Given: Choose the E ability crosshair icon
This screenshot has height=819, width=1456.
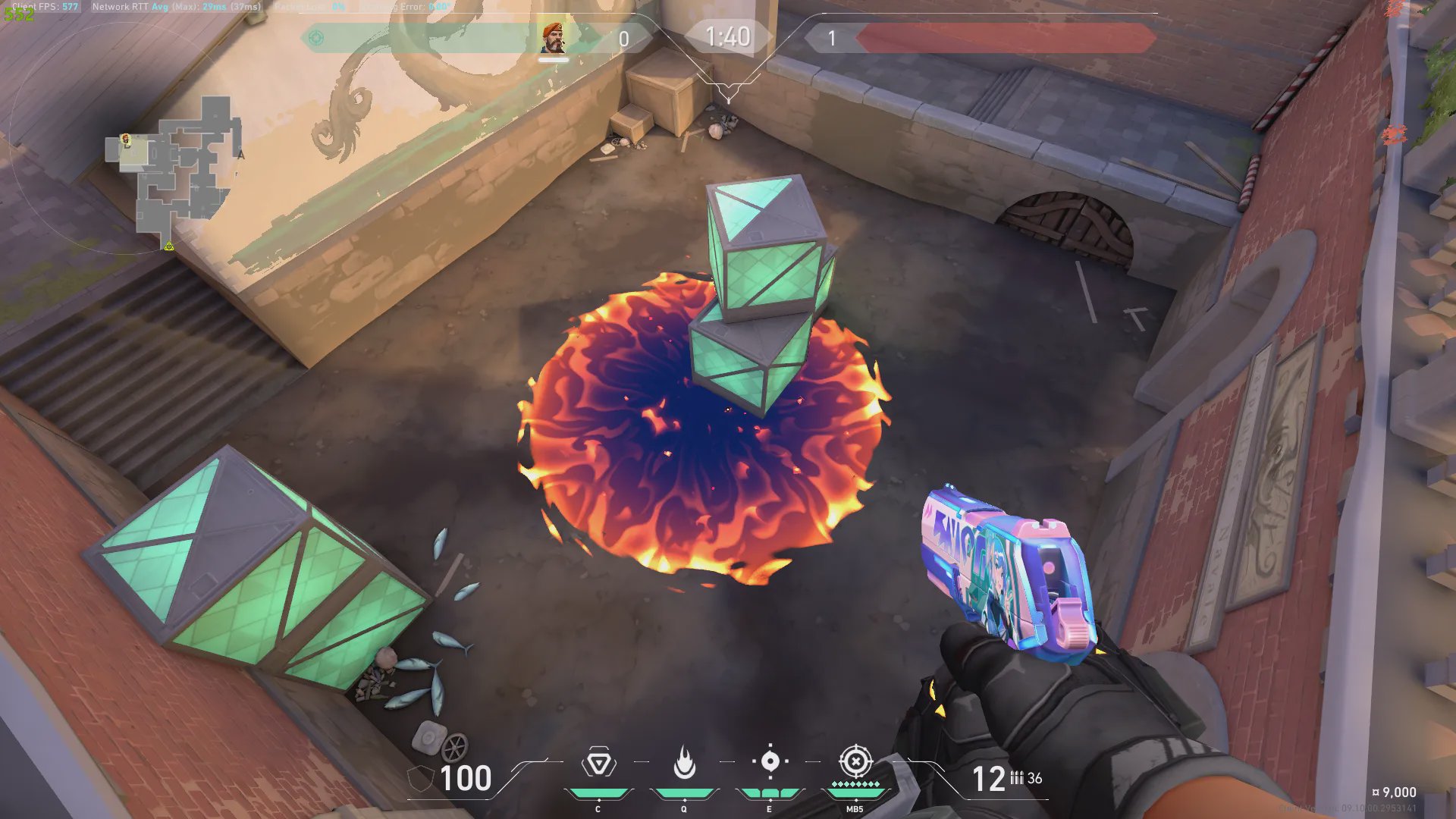Looking at the screenshot, I should pyautogui.click(x=770, y=761).
